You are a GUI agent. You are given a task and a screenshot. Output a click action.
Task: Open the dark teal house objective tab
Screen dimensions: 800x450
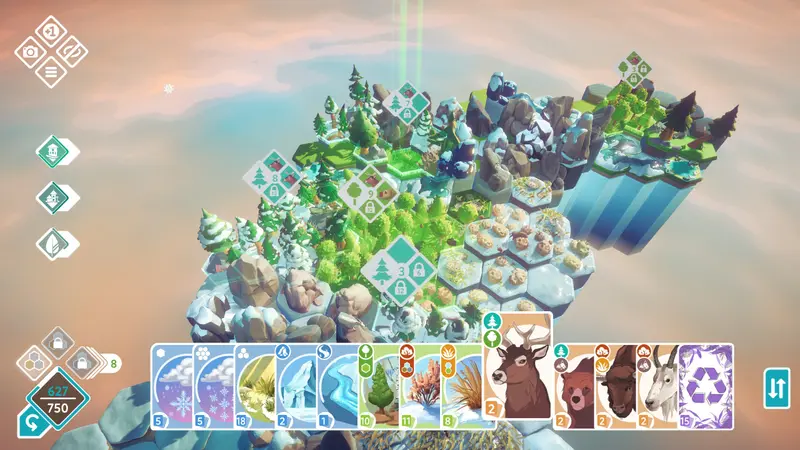50,197
